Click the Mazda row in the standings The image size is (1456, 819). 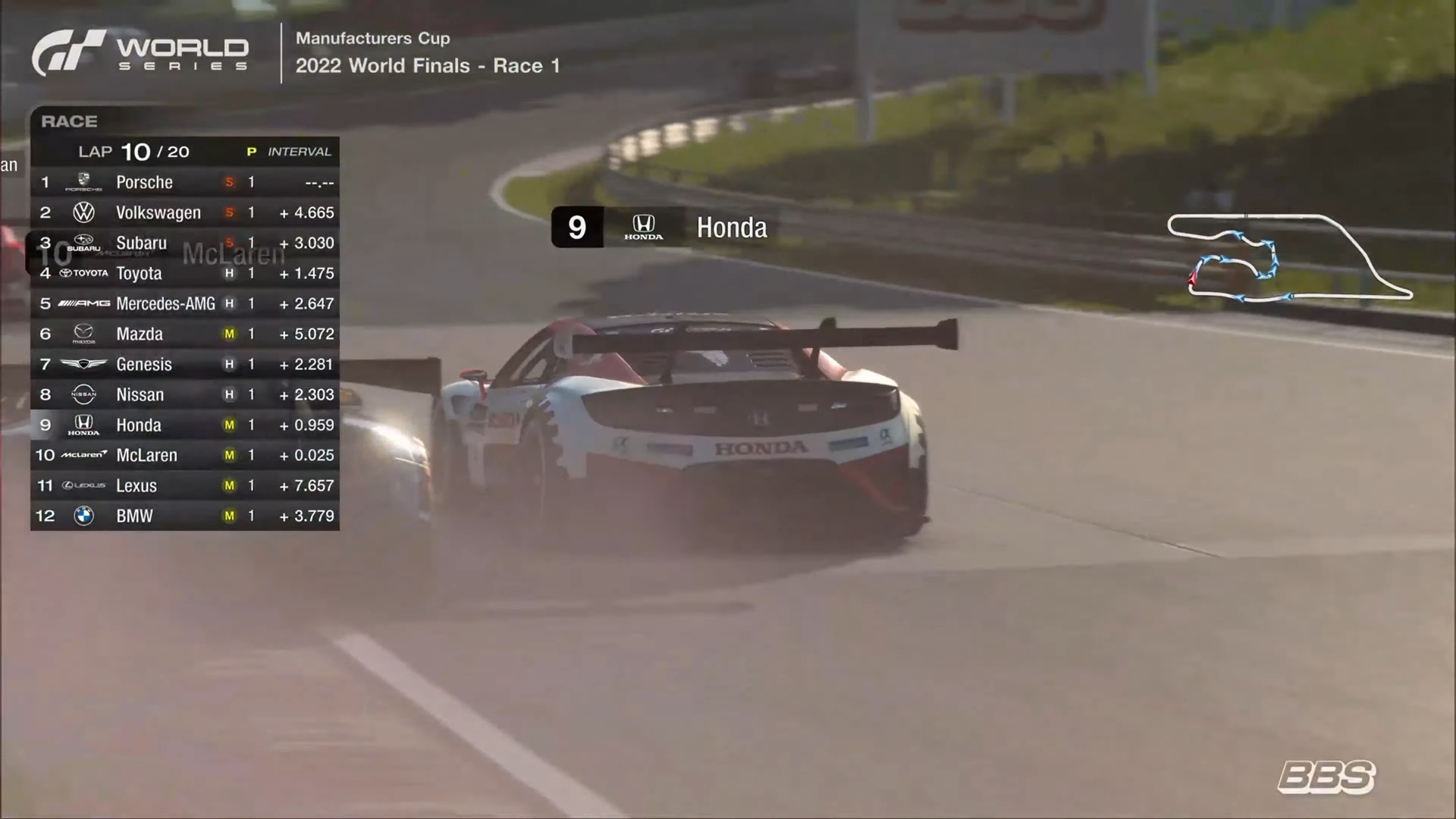click(x=184, y=334)
